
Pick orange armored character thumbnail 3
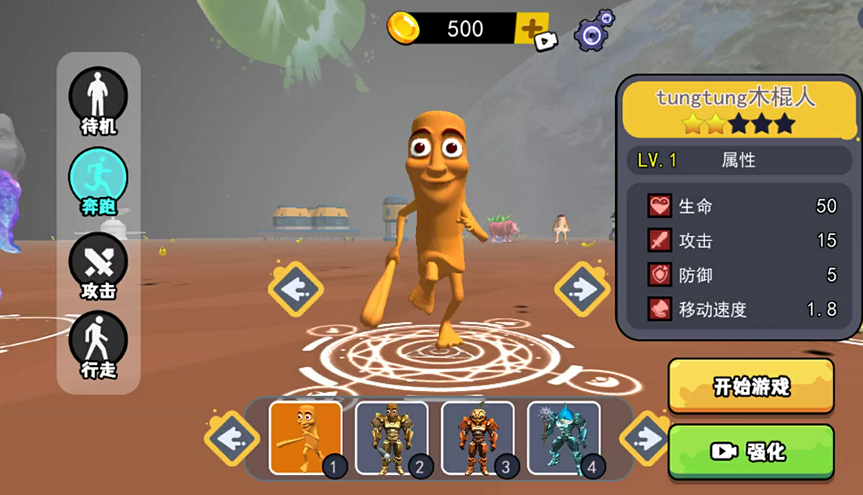[477, 437]
